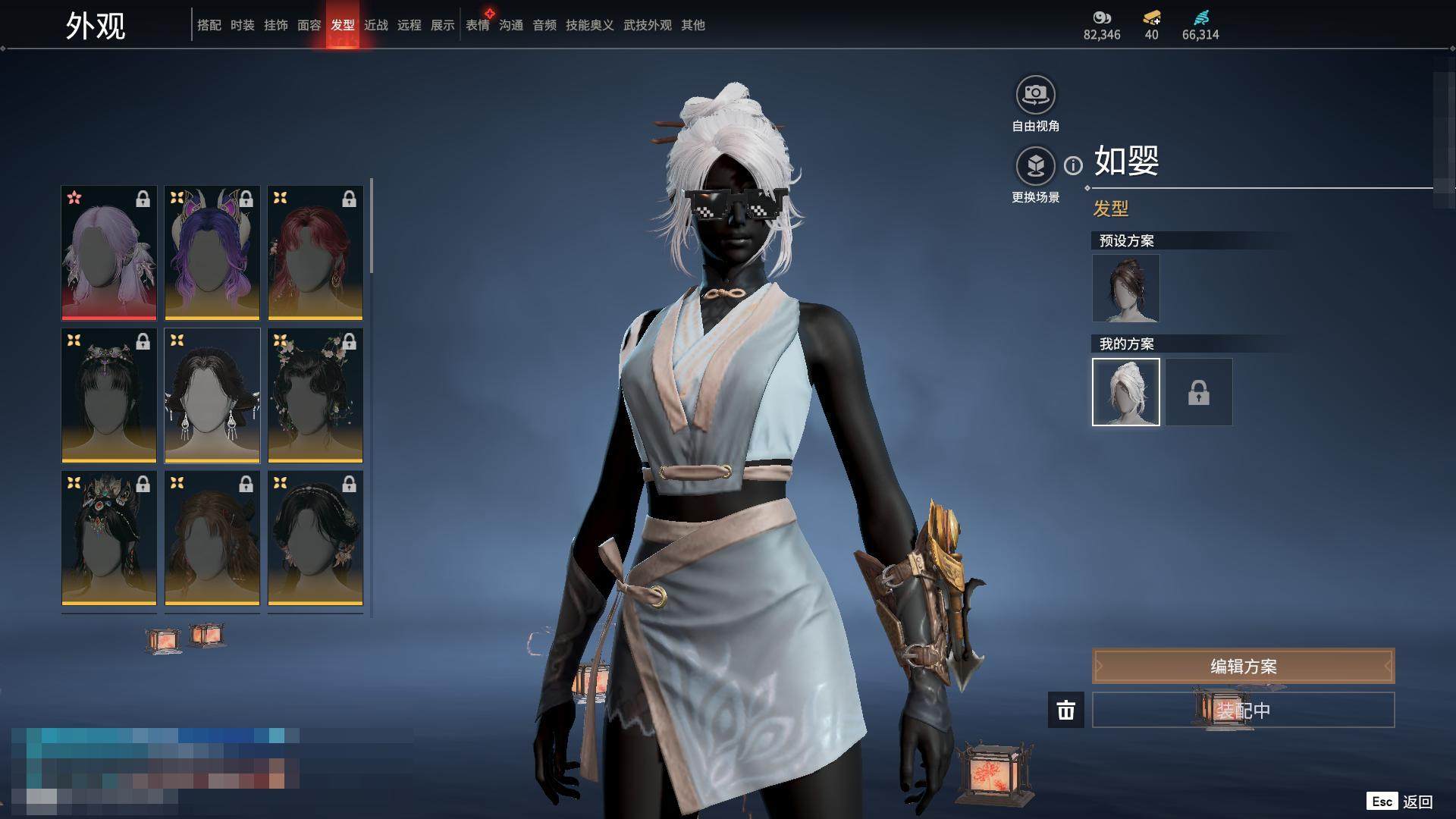
Task: Go to the 面容 tab
Action: pos(309,25)
